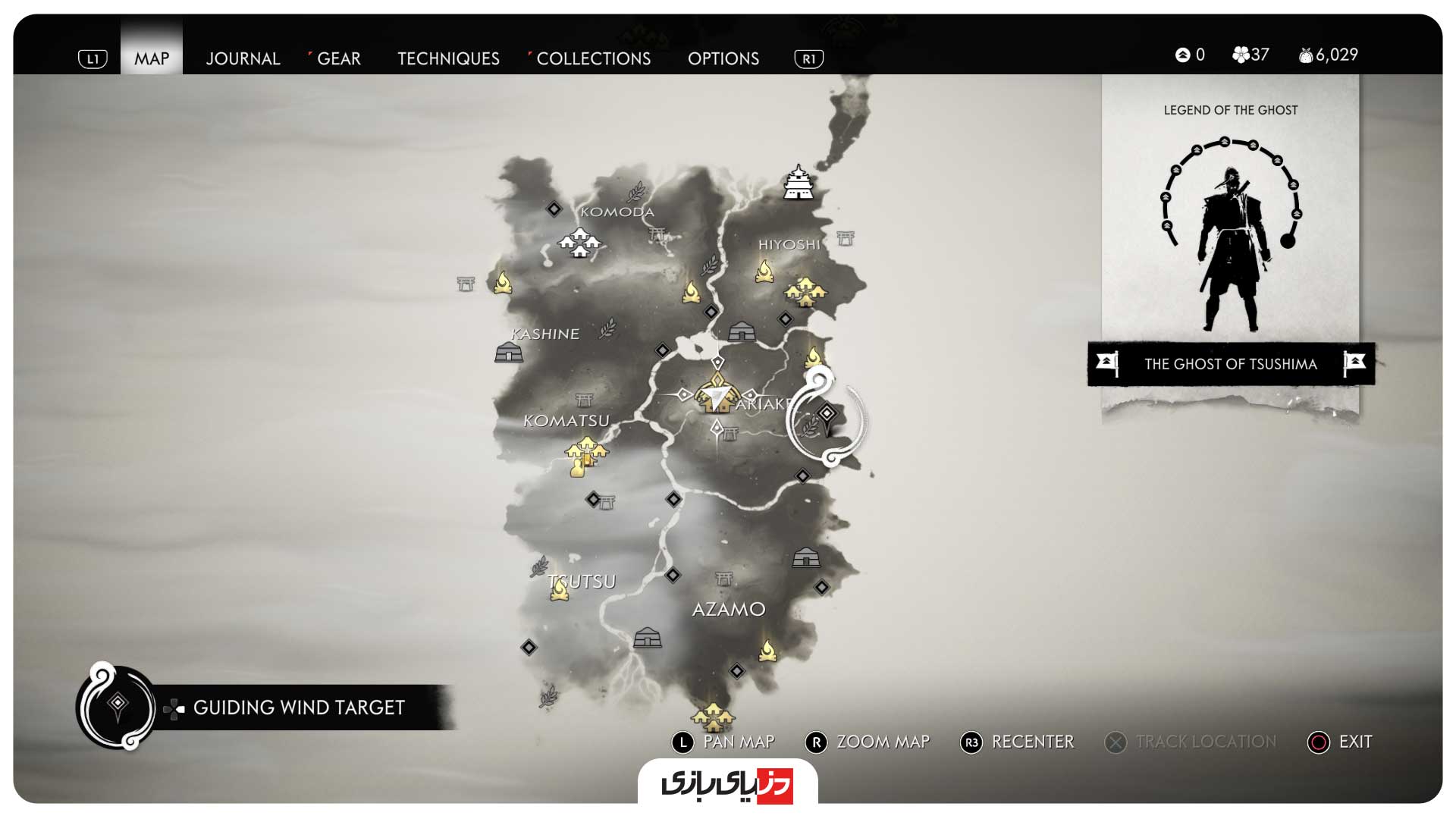Screen dimensions: 1456x819
Task: Select the Map tab
Action: (x=152, y=58)
